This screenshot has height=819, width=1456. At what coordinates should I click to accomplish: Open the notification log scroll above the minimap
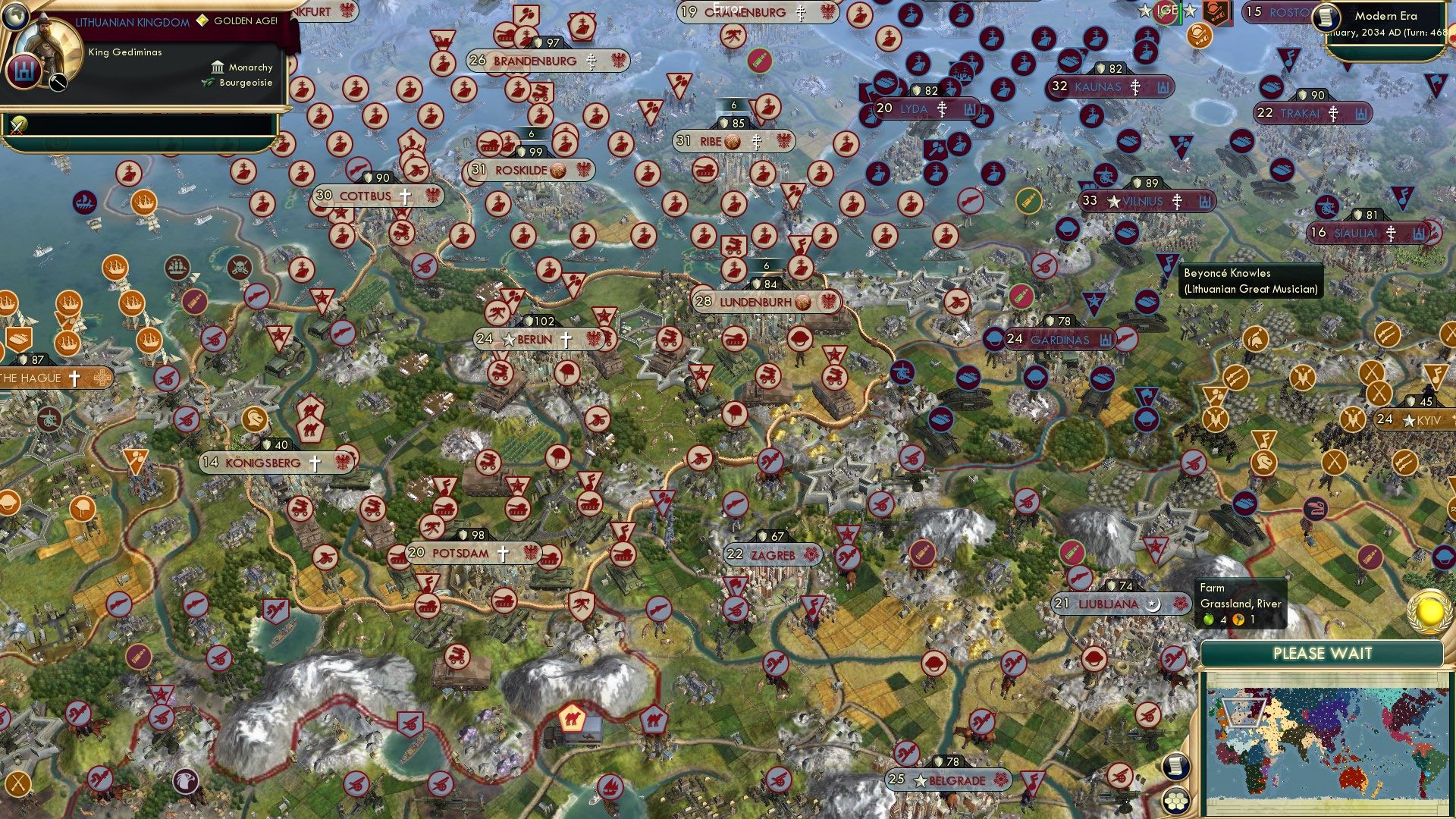click(1176, 767)
